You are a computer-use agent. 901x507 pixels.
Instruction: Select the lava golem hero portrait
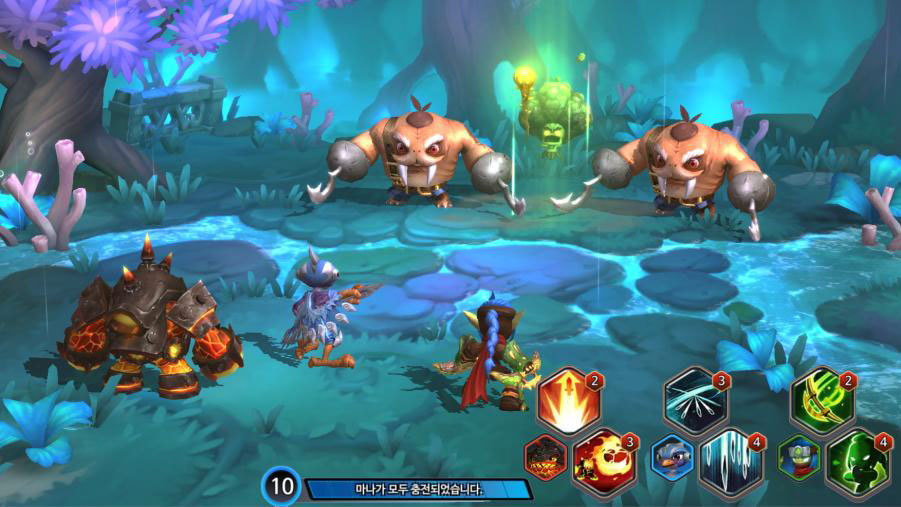click(546, 459)
